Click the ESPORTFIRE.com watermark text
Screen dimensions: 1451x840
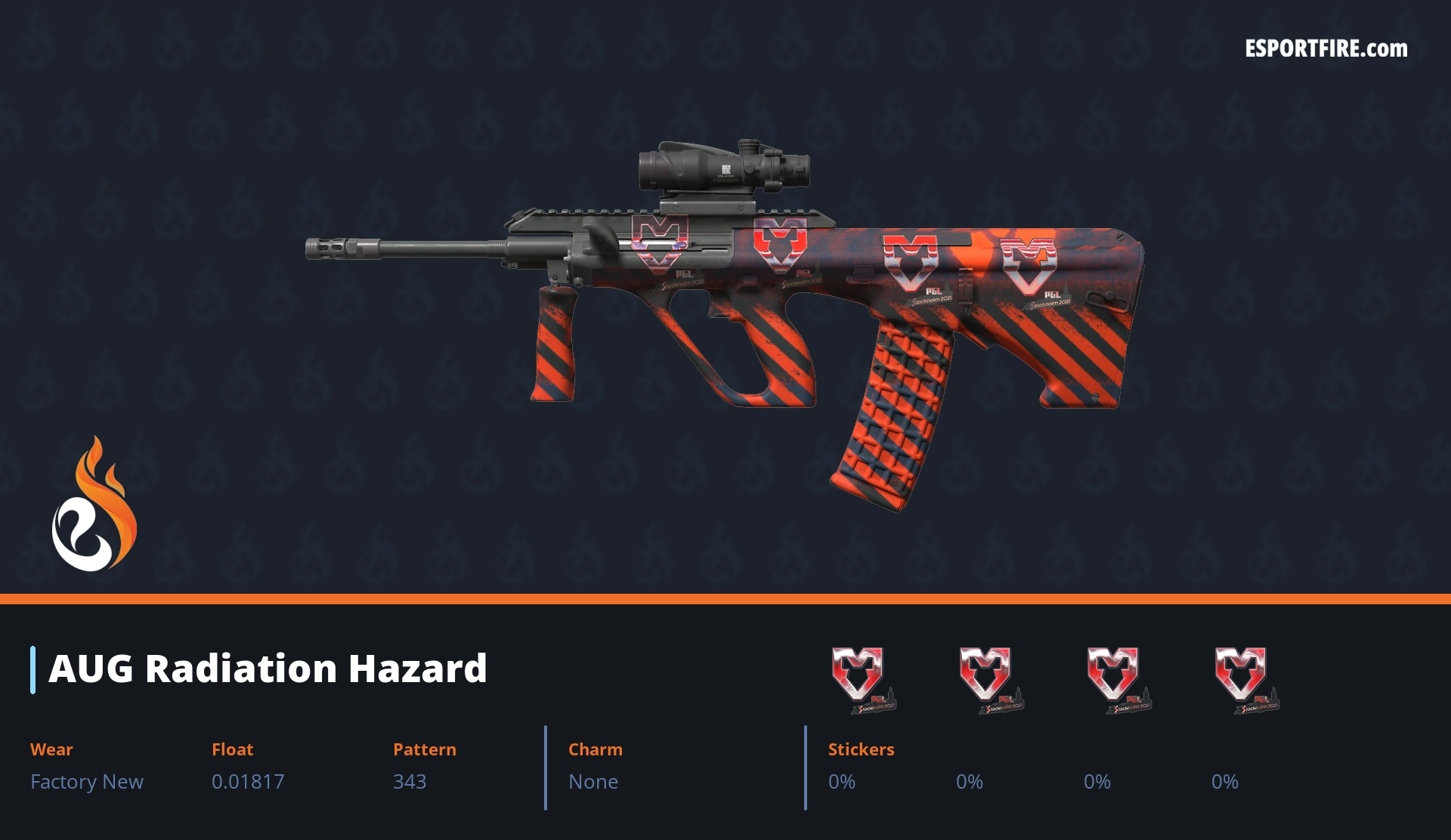[1326, 49]
